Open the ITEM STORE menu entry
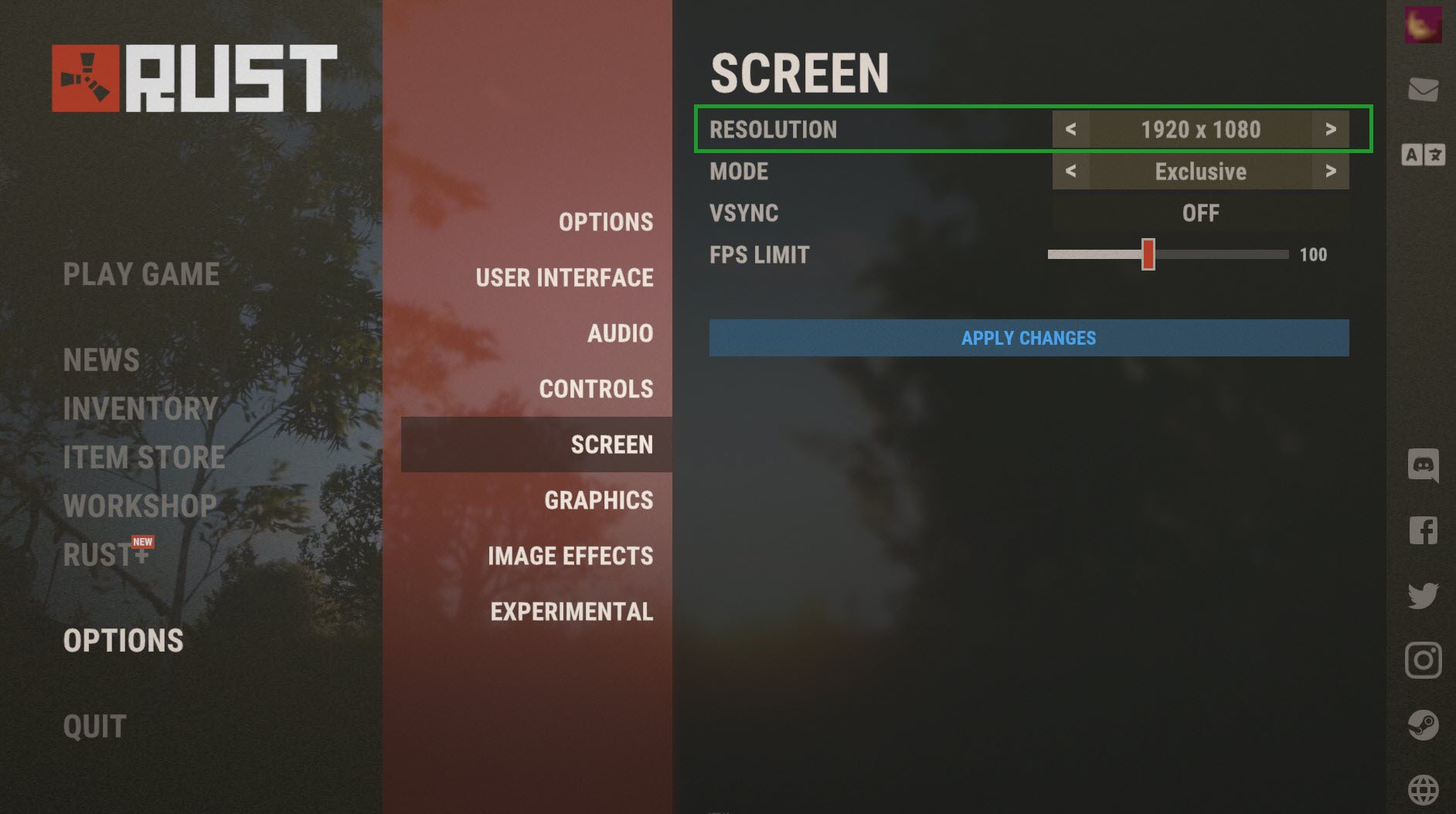This screenshot has height=814, width=1456. point(144,457)
